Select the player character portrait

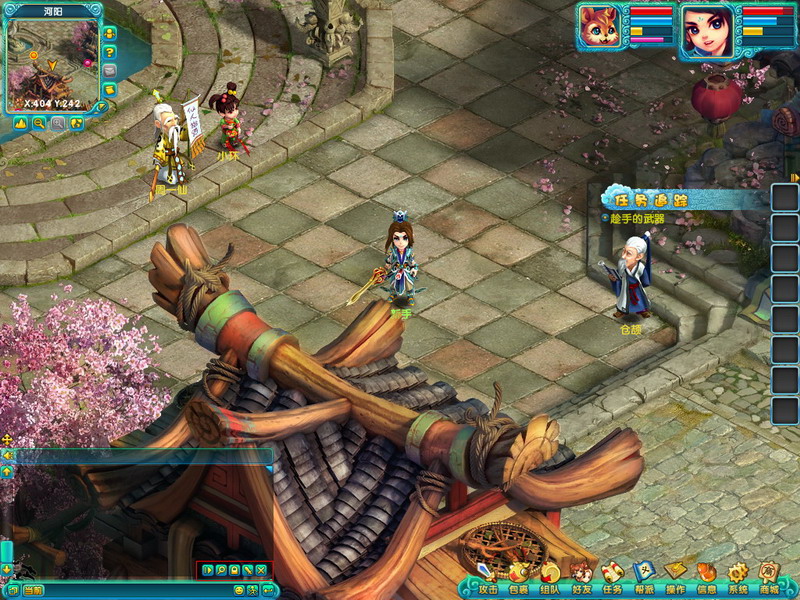[x=708, y=30]
